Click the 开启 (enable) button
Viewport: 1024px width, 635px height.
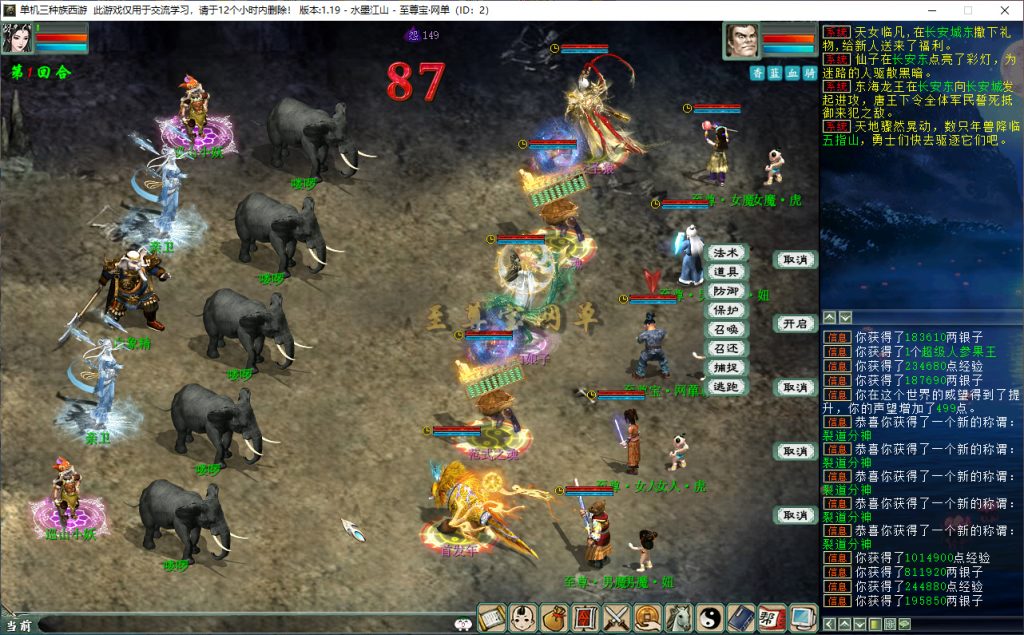795,324
